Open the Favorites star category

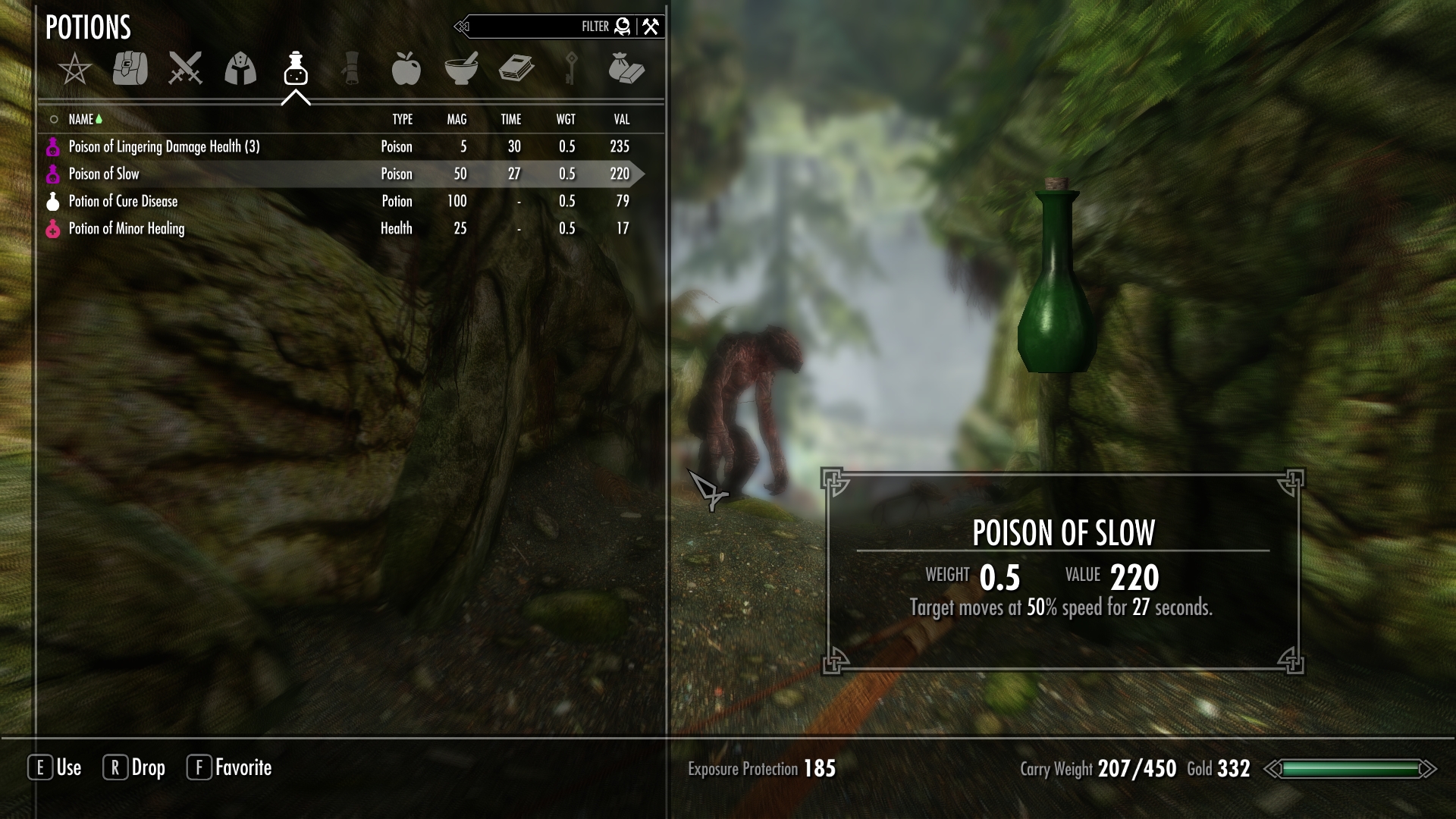click(x=74, y=70)
